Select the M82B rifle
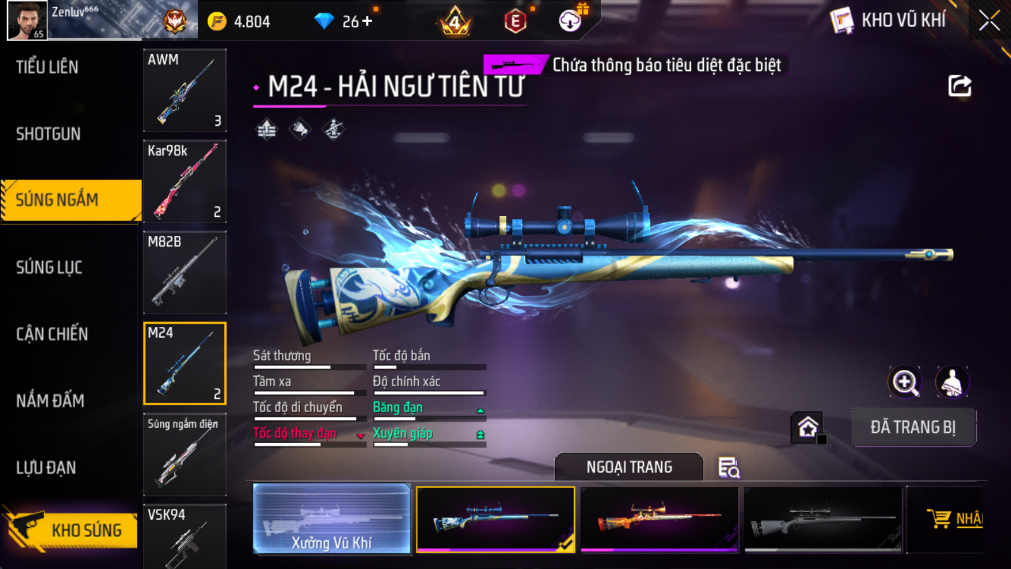Viewport: 1011px width, 569px height. 185,272
